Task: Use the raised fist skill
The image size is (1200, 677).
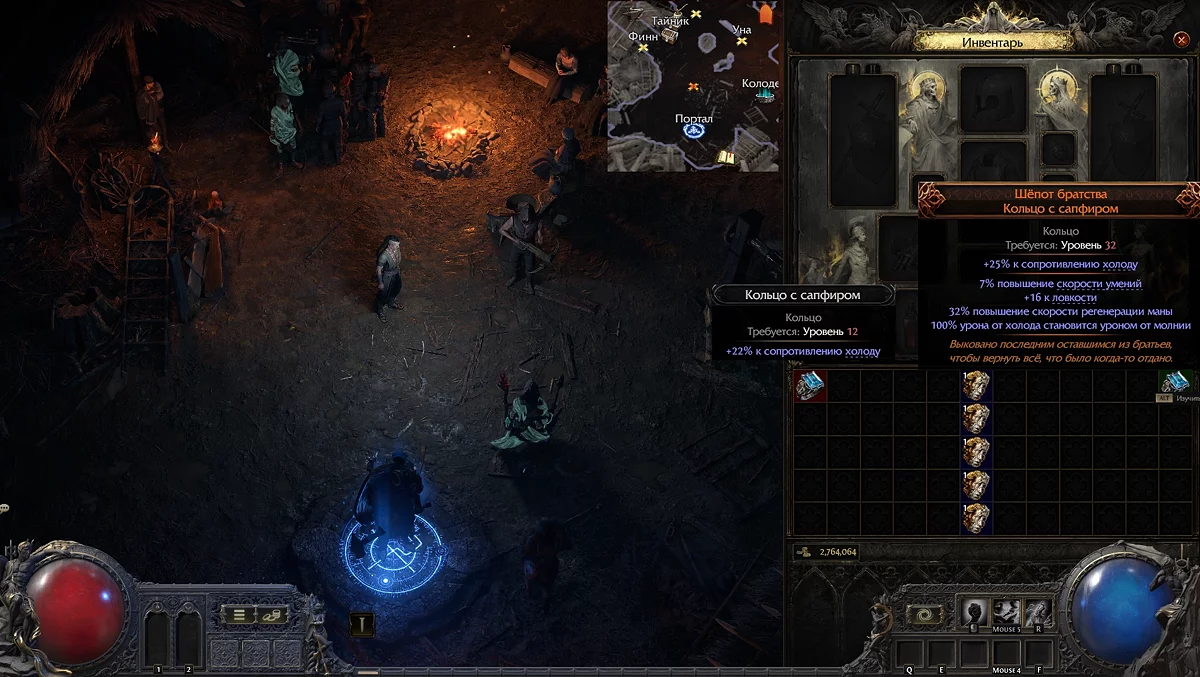Action: tap(975, 611)
